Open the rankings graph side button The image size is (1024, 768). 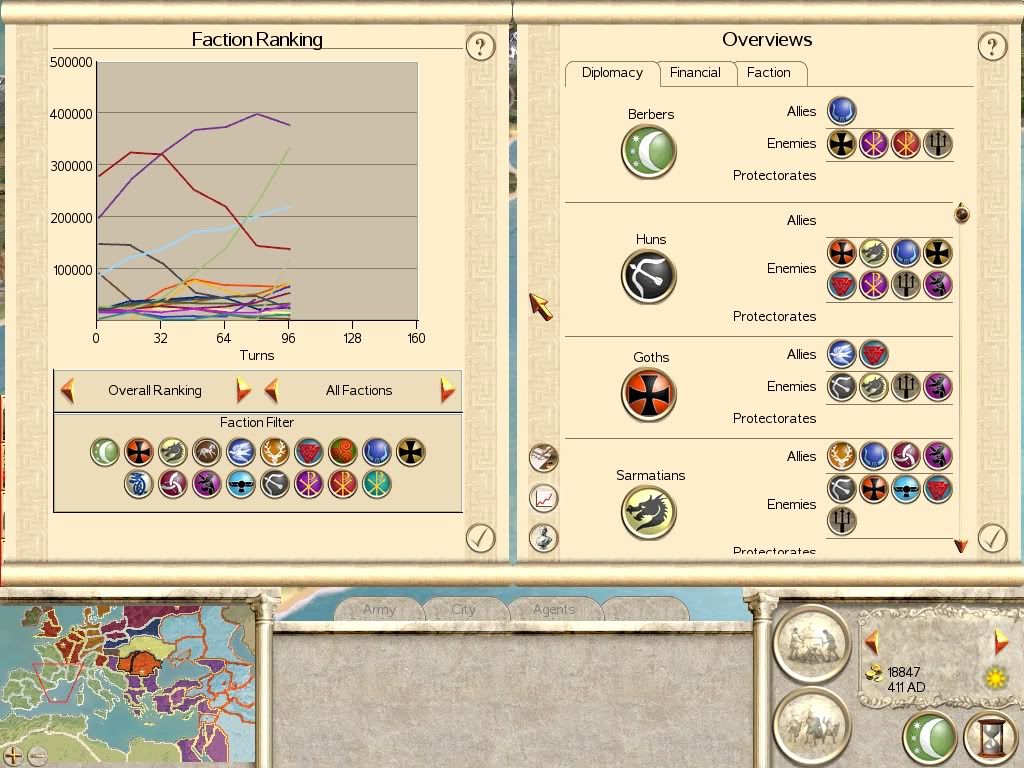[544, 497]
